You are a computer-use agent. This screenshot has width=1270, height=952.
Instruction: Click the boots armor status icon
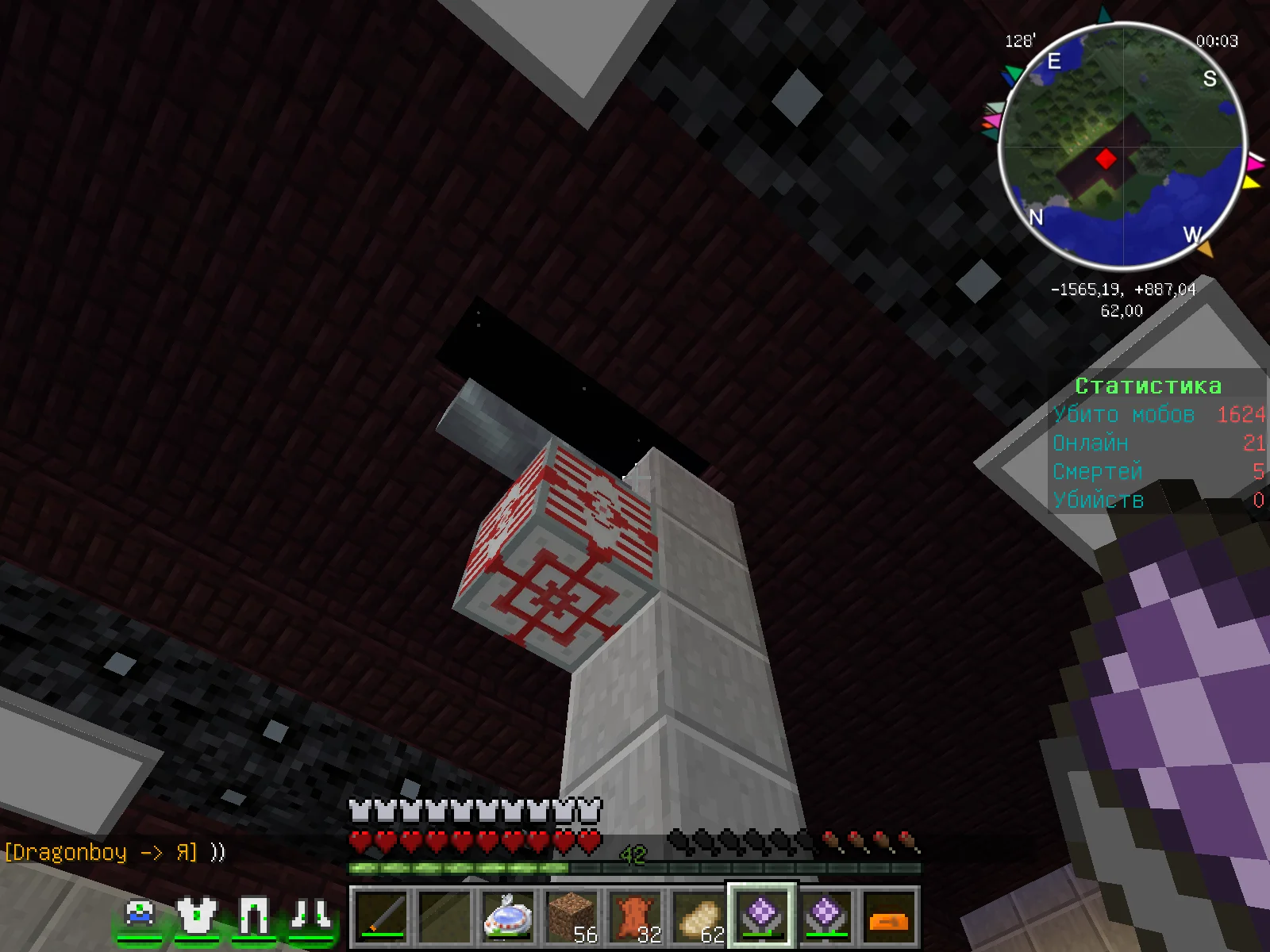pos(310,916)
